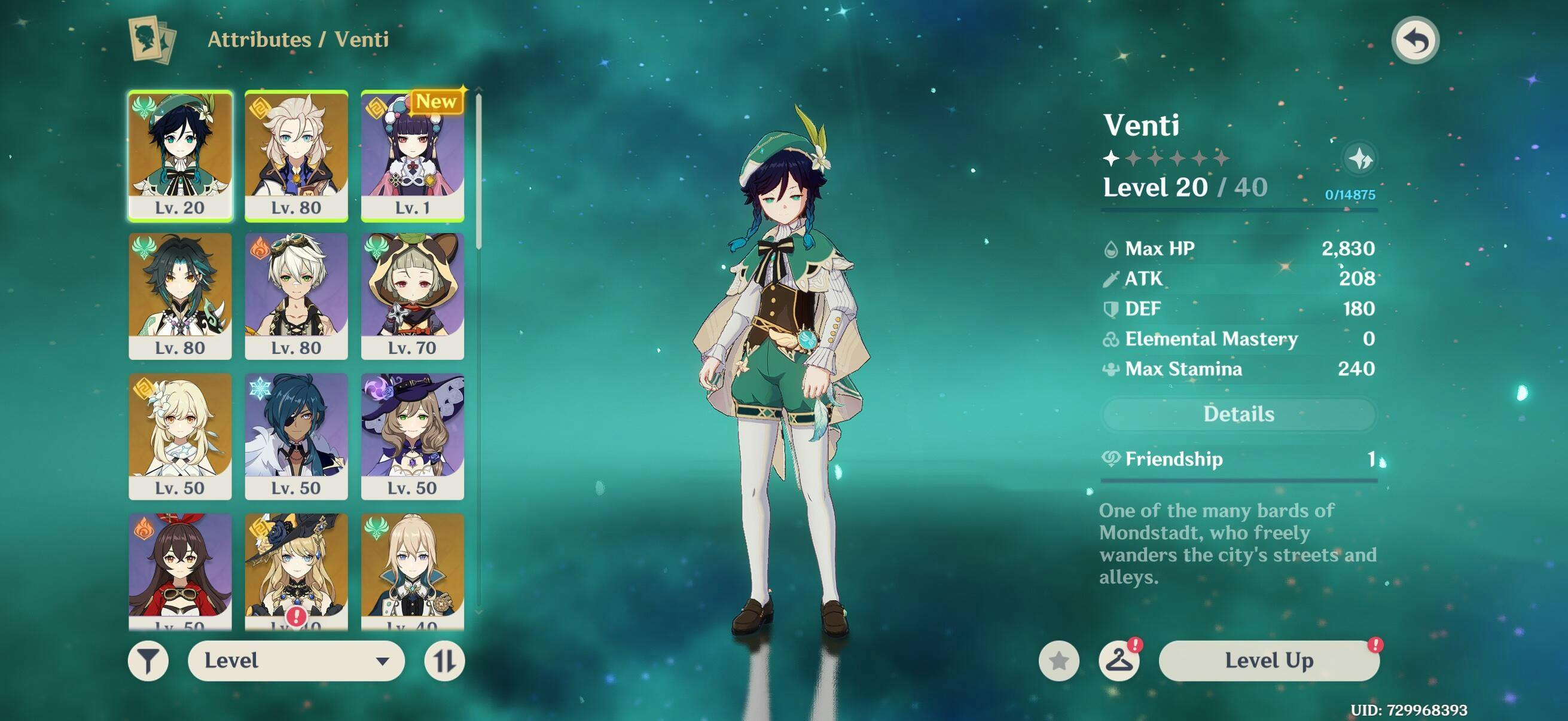
Task: Open the character filter funnel
Action: point(148,661)
